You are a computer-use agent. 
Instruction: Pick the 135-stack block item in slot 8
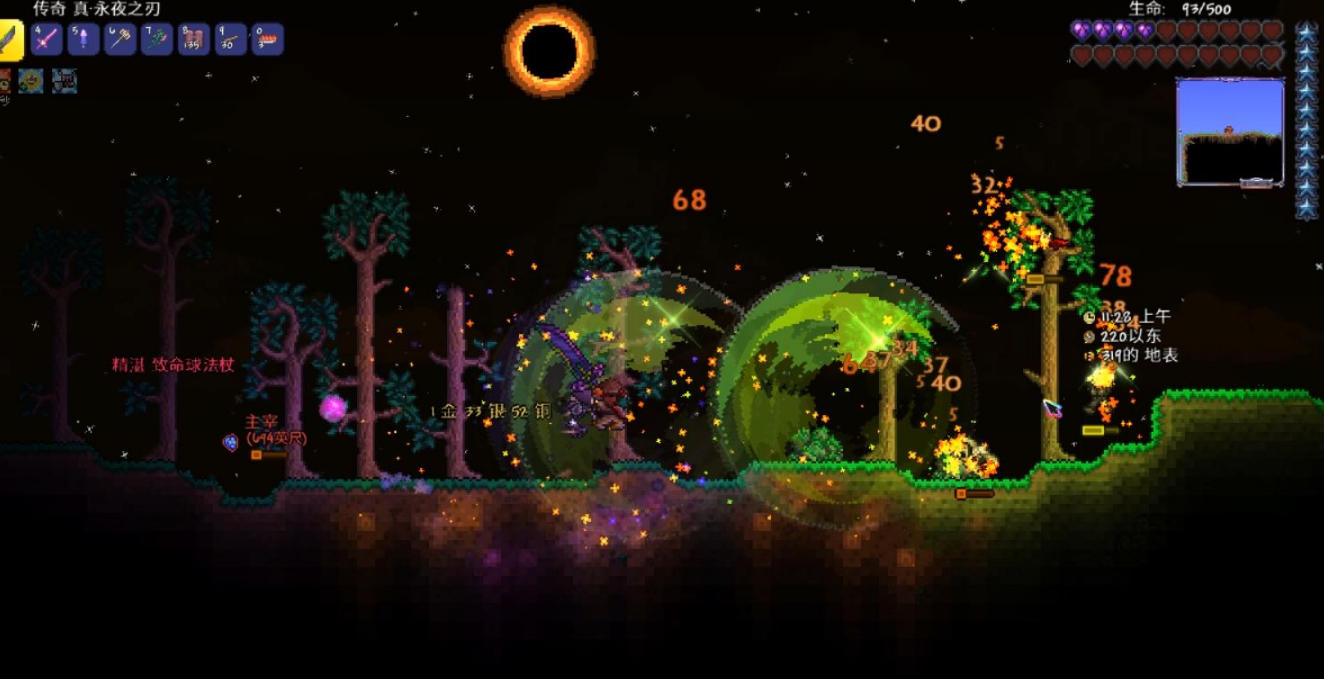coord(194,40)
